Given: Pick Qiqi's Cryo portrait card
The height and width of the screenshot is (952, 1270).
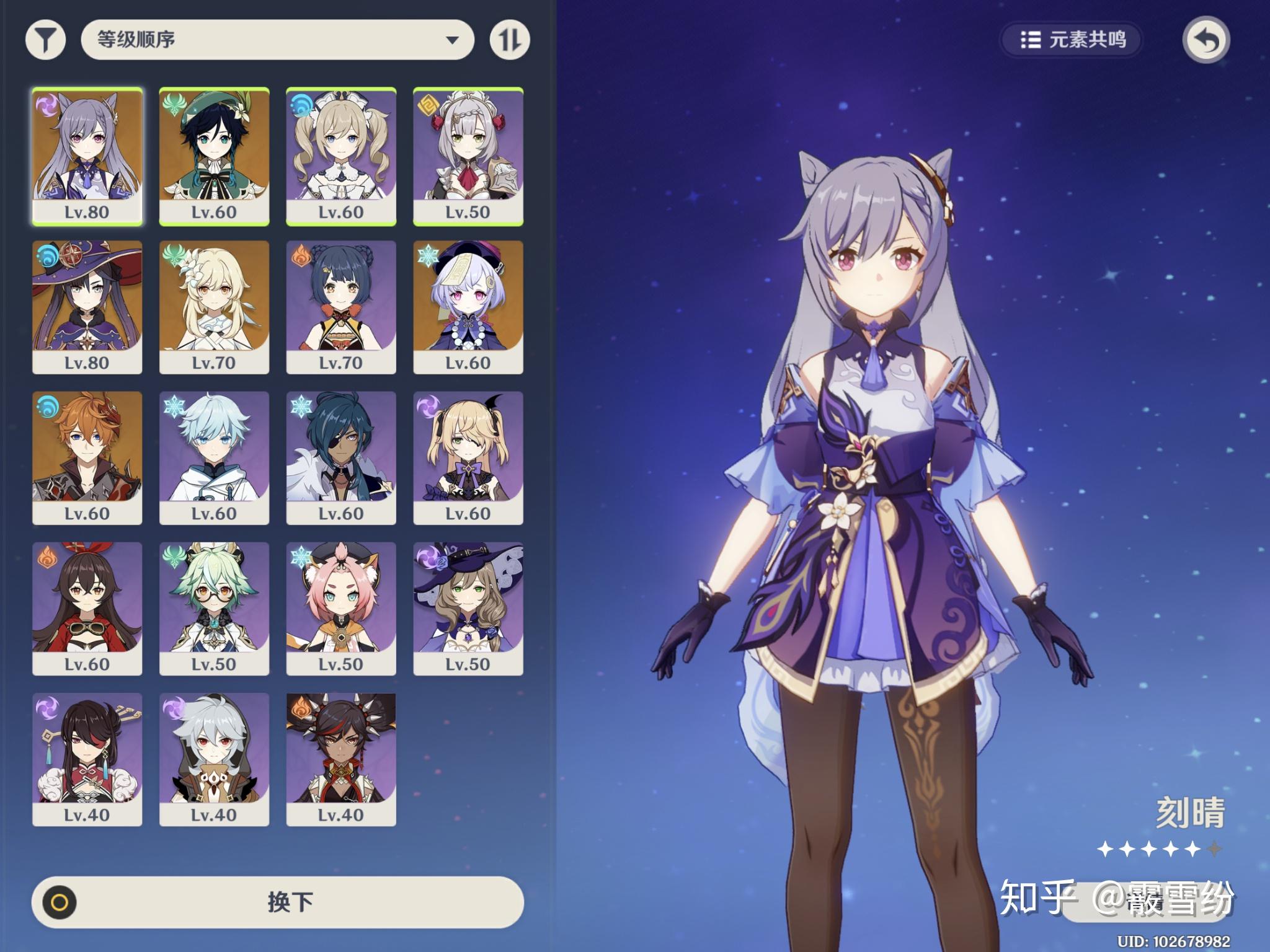Looking at the screenshot, I should click(468, 307).
